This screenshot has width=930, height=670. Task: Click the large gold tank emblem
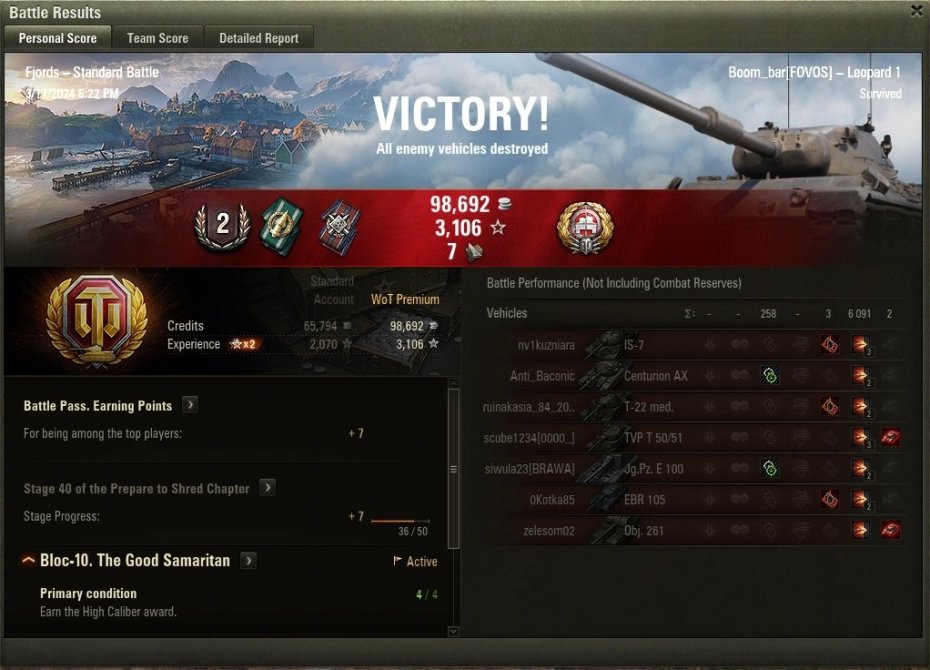[96, 320]
